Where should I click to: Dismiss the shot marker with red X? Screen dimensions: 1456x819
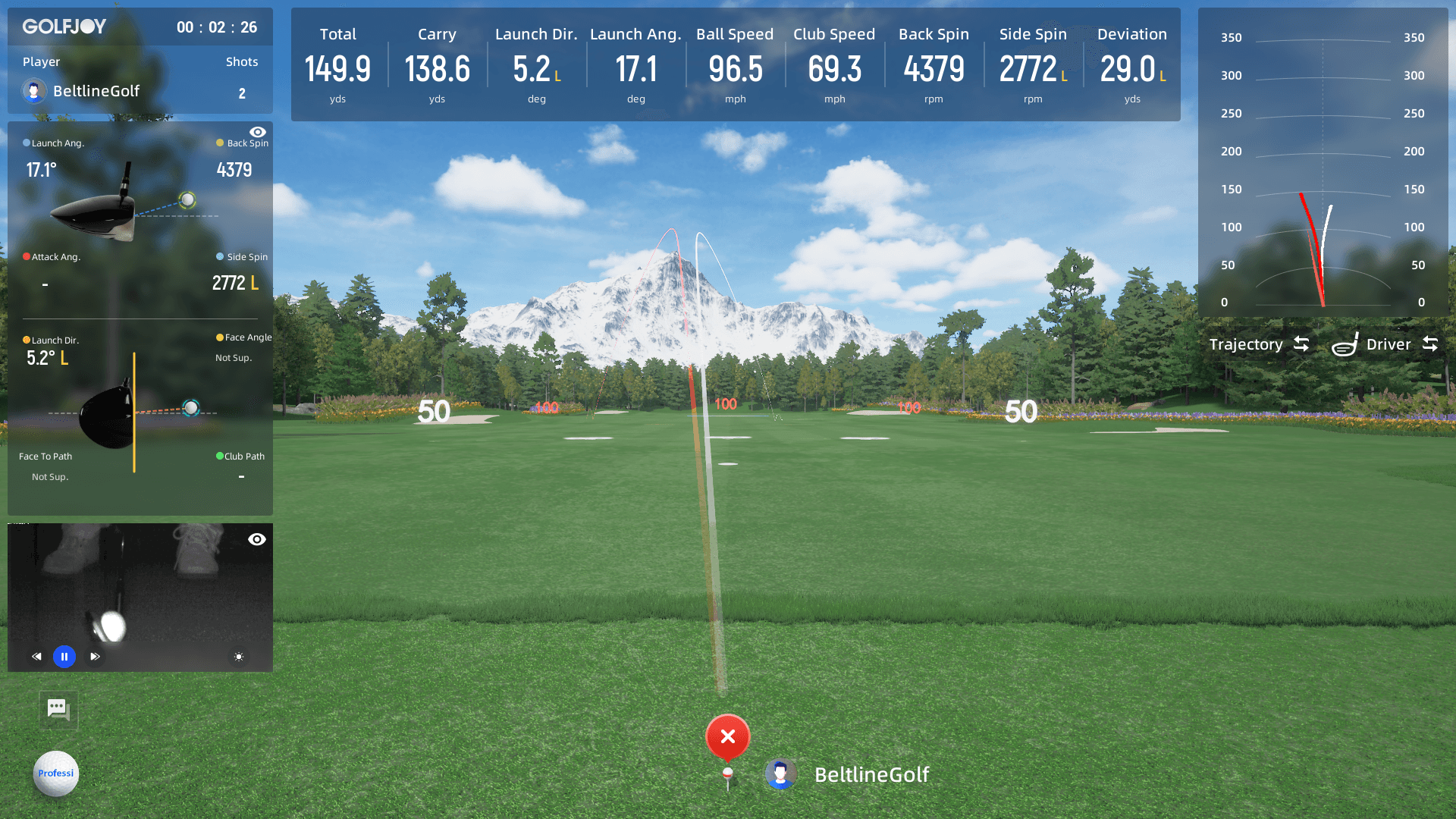[x=727, y=735]
